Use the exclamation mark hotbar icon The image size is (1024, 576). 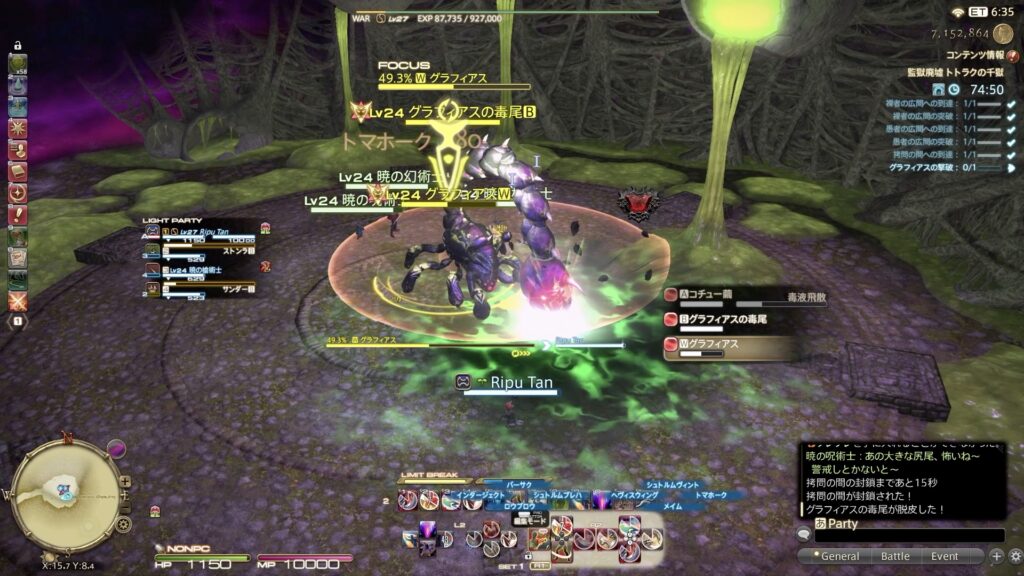[x=17, y=213]
